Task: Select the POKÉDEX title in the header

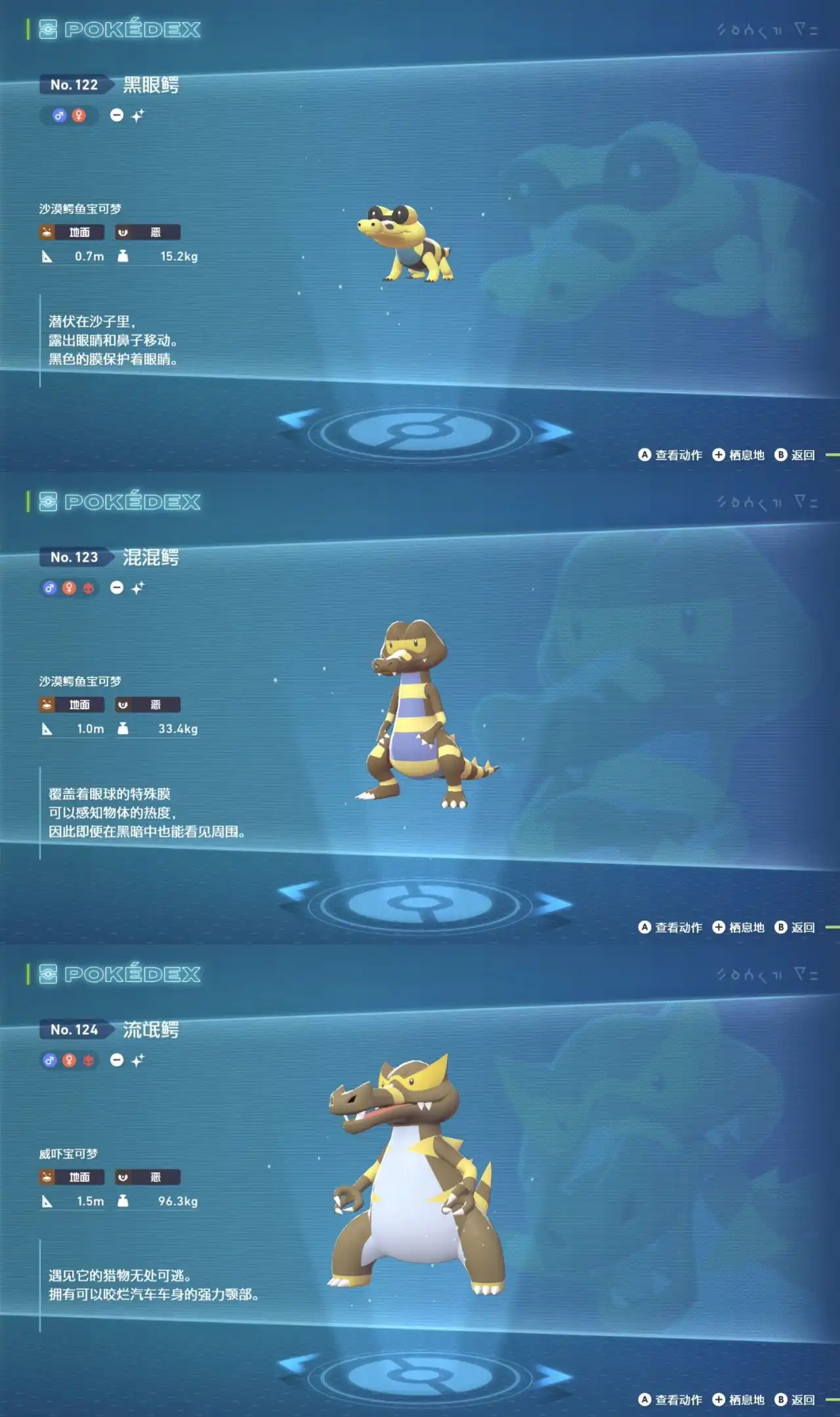Action: pos(131,30)
